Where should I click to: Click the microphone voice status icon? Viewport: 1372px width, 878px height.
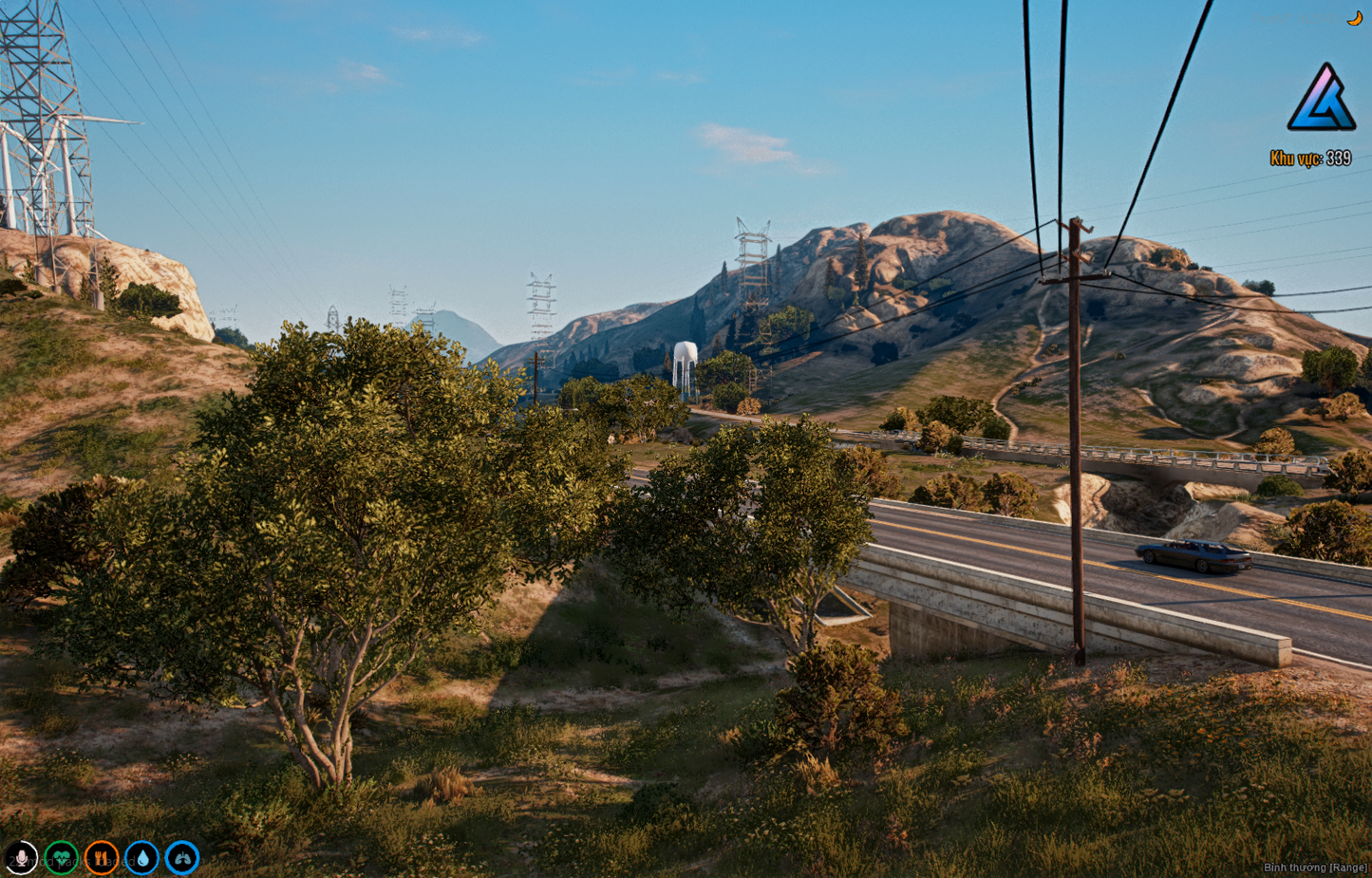(x=21, y=858)
